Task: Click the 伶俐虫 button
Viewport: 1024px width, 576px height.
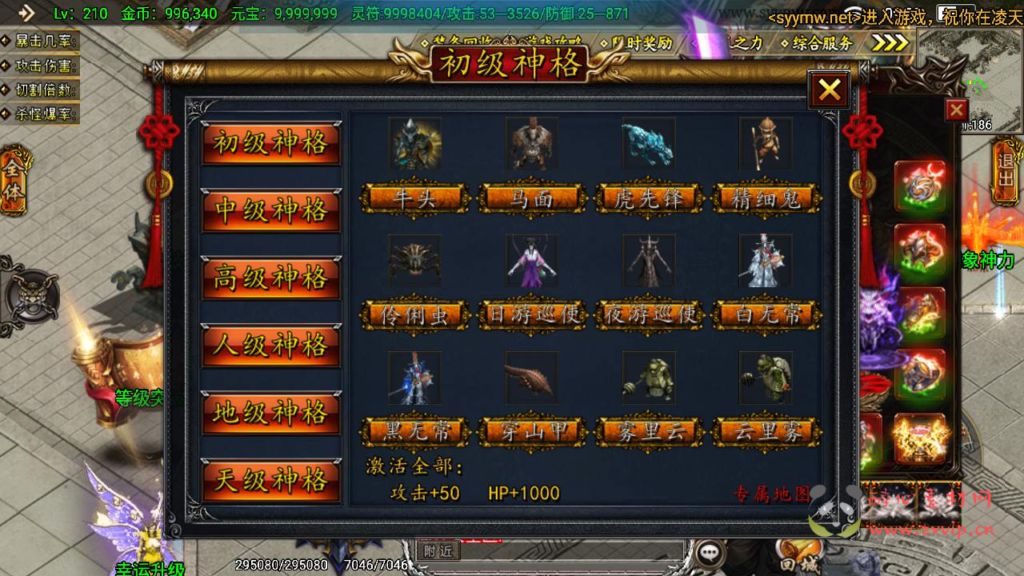Action: (415, 316)
